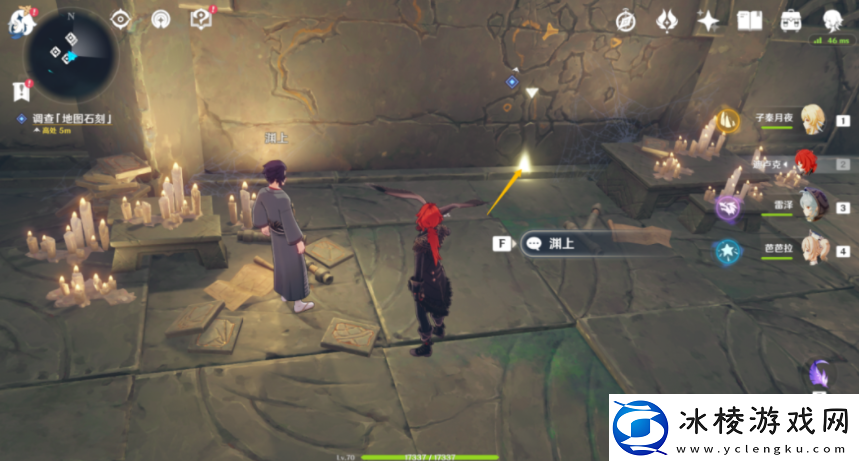The height and width of the screenshot is (461, 859).
Task: Open the Paimon menu icon
Action: tap(17, 22)
